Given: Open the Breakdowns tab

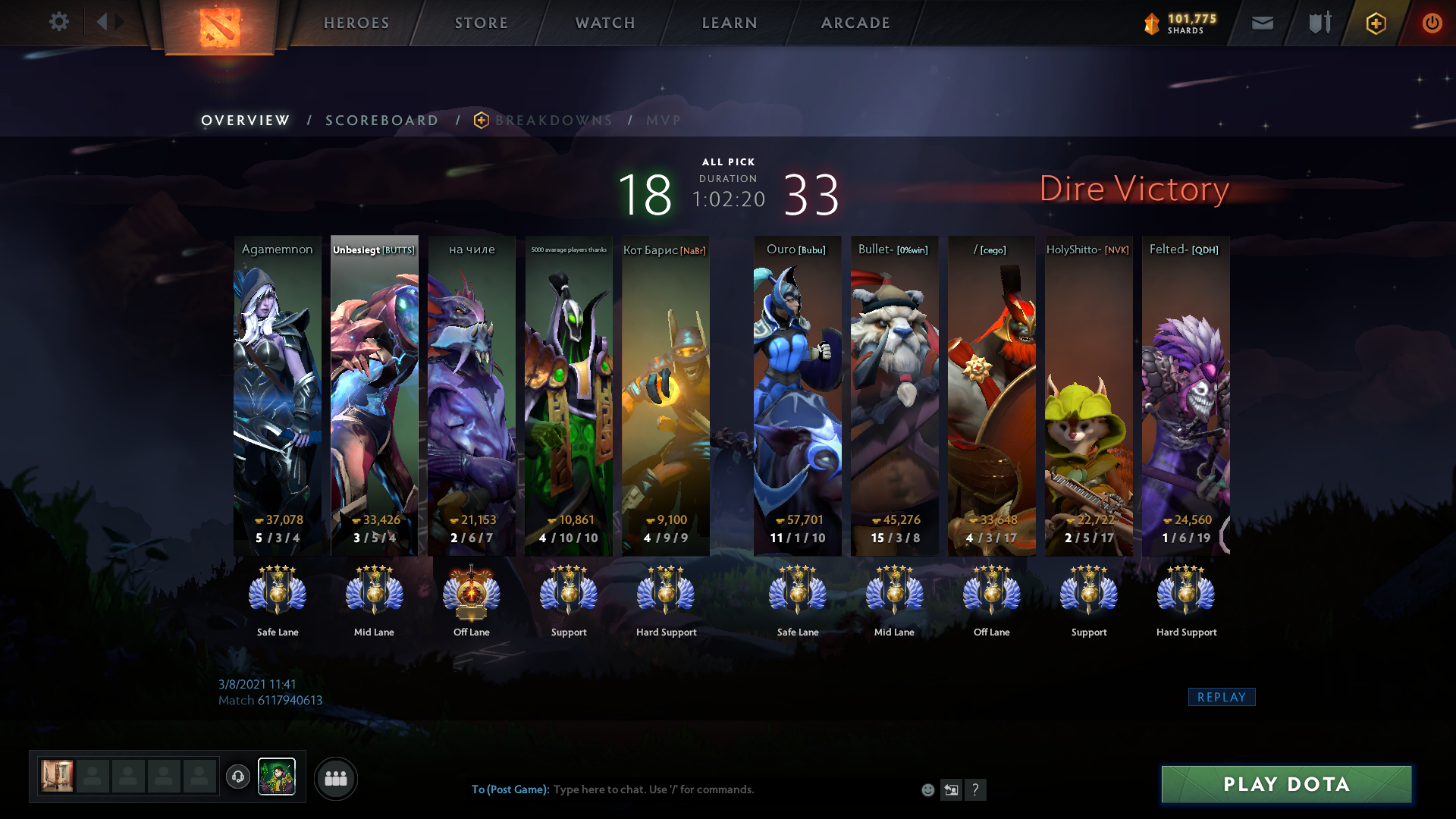Looking at the screenshot, I should coord(553,121).
